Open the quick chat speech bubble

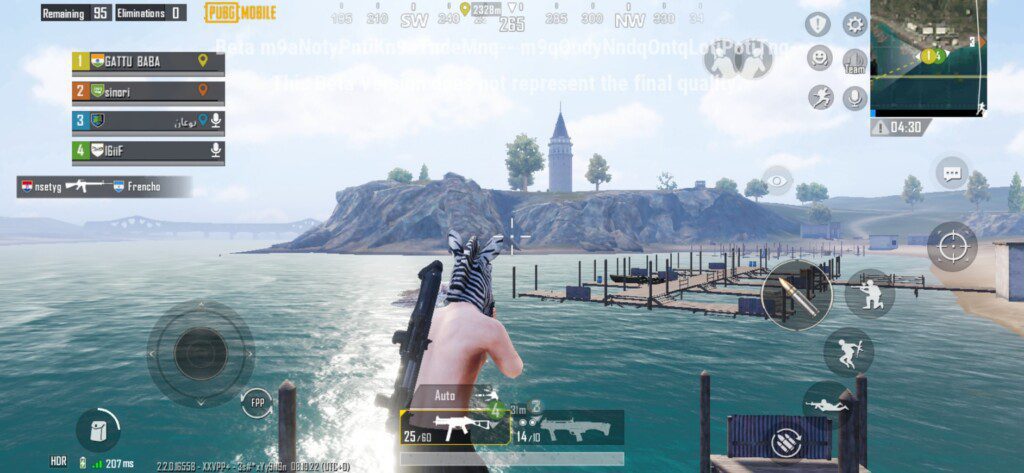[952, 173]
